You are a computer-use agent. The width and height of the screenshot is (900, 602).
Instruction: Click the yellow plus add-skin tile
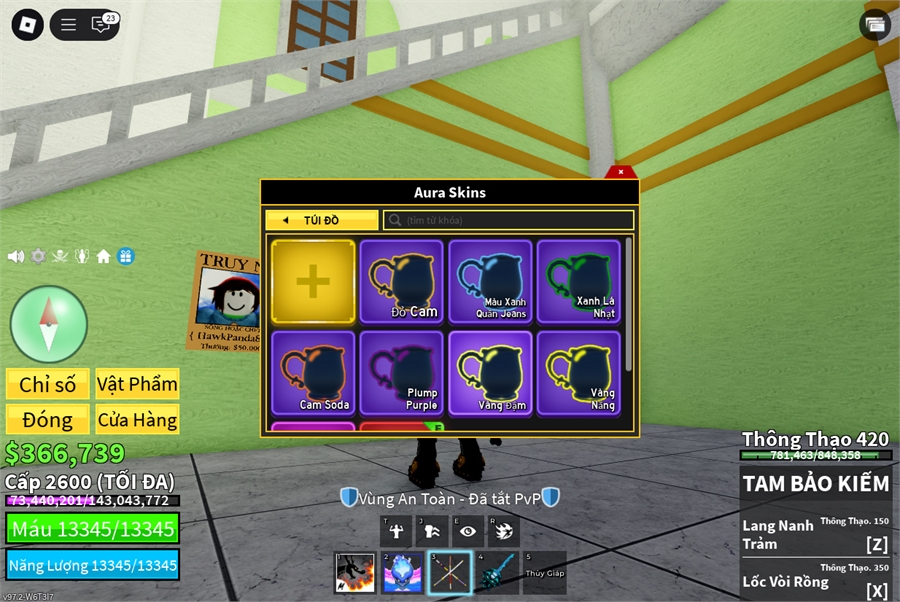[312, 282]
